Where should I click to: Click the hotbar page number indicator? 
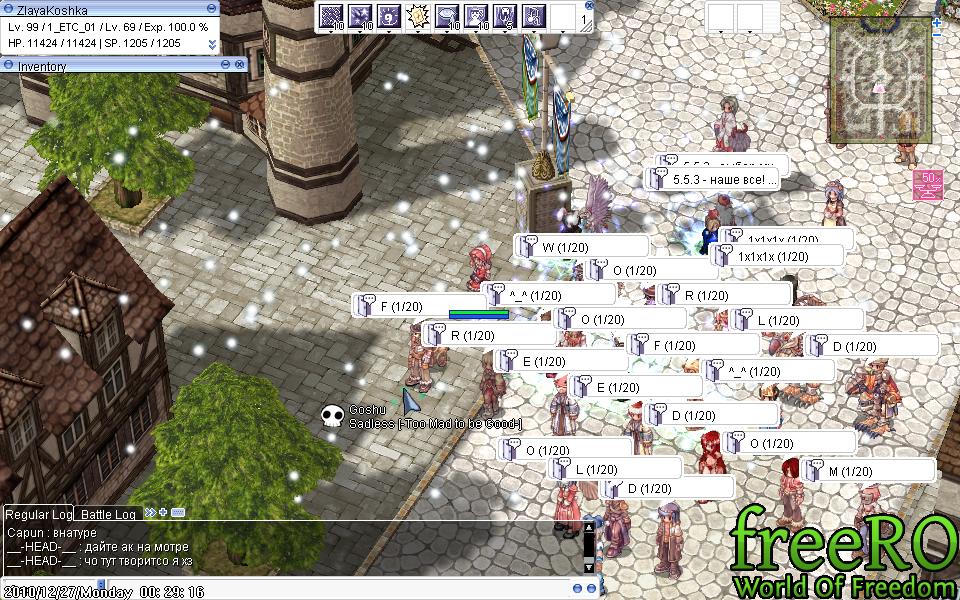tap(585, 19)
